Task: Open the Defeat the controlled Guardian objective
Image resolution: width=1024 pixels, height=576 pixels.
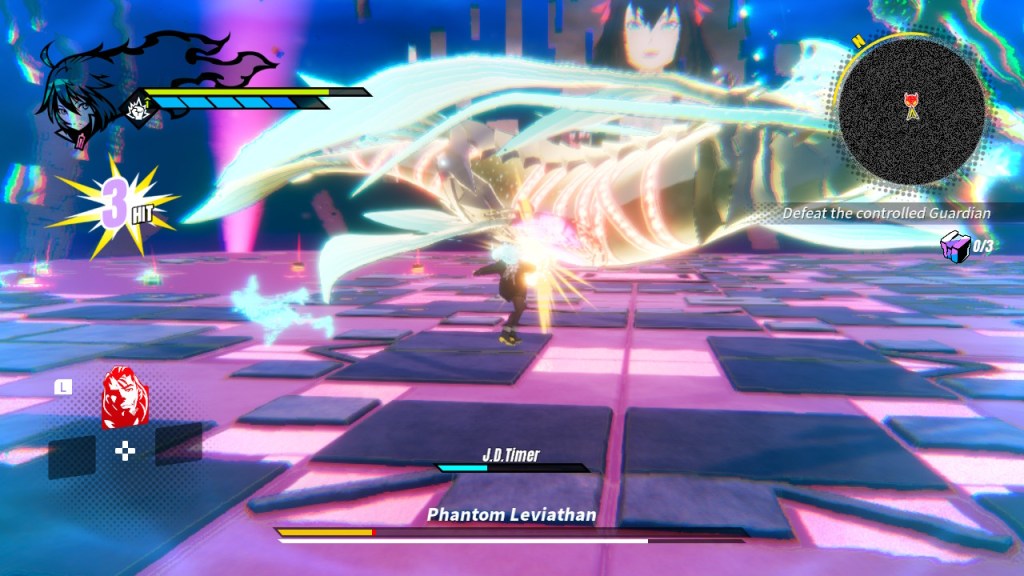Action: pos(886,213)
